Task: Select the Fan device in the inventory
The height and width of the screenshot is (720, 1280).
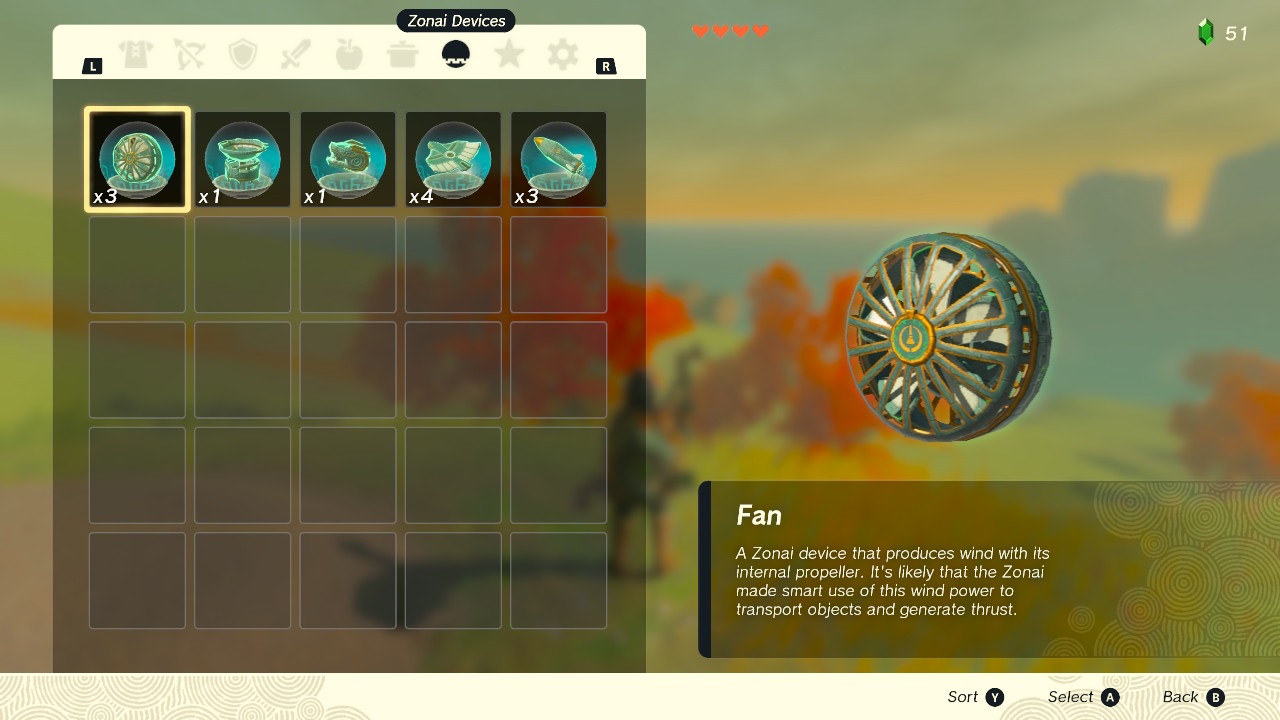Action: [x=137, y=158]
